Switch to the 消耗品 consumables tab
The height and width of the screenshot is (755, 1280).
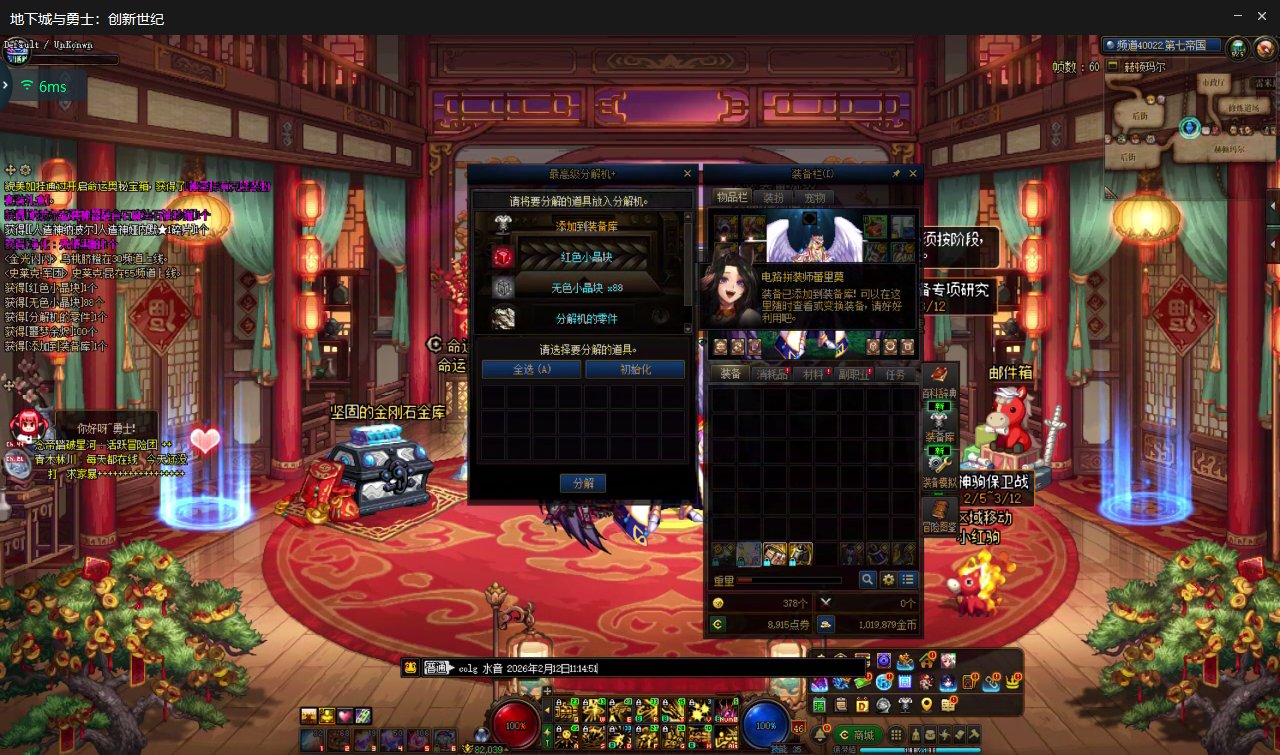[x=772, y=374]
